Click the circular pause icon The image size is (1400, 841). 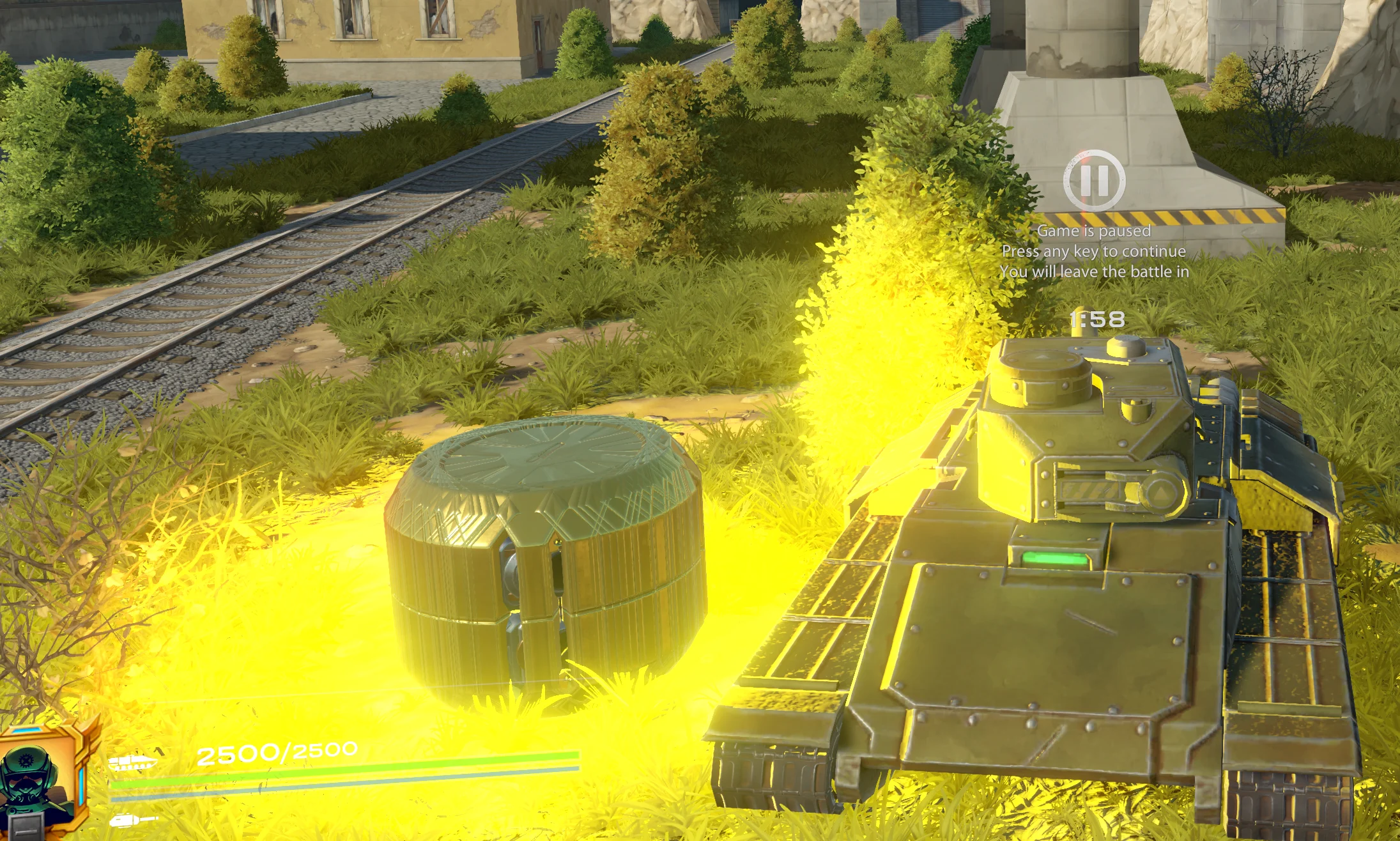click(1094, 181)
